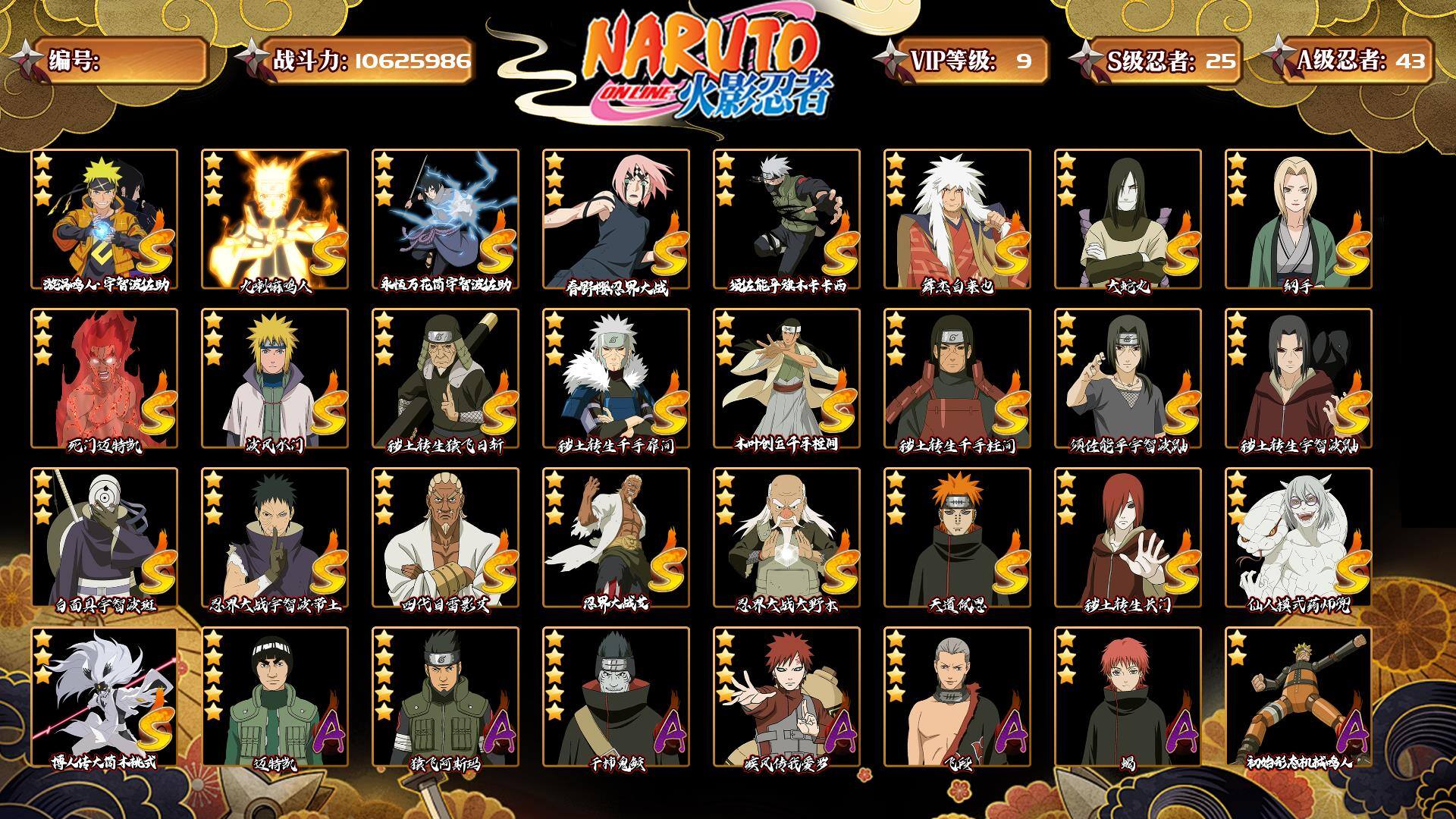Select the red Eight Gates Guy card
This screenshot has width=1456, height=819.
tap(104, 378)
